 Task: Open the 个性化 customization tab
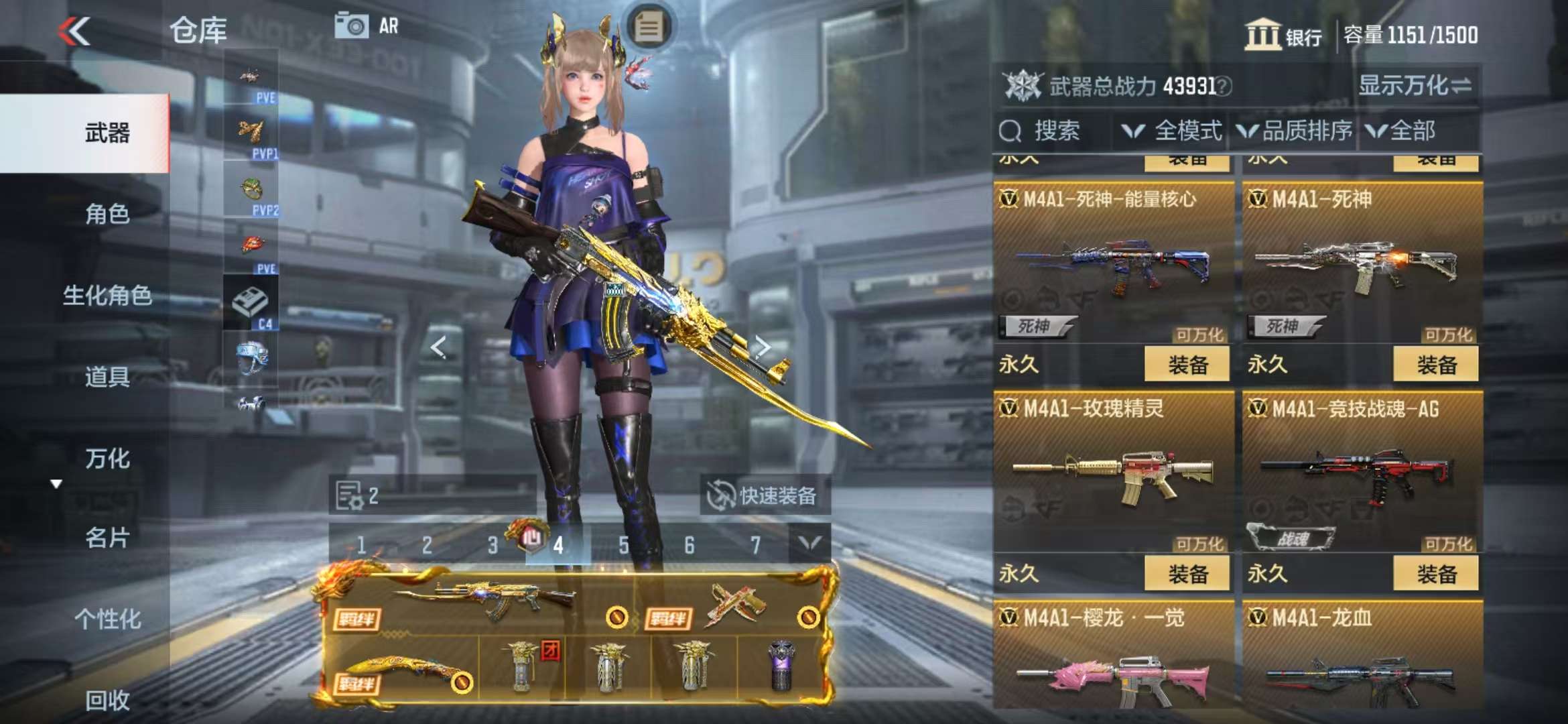point(107,619)
